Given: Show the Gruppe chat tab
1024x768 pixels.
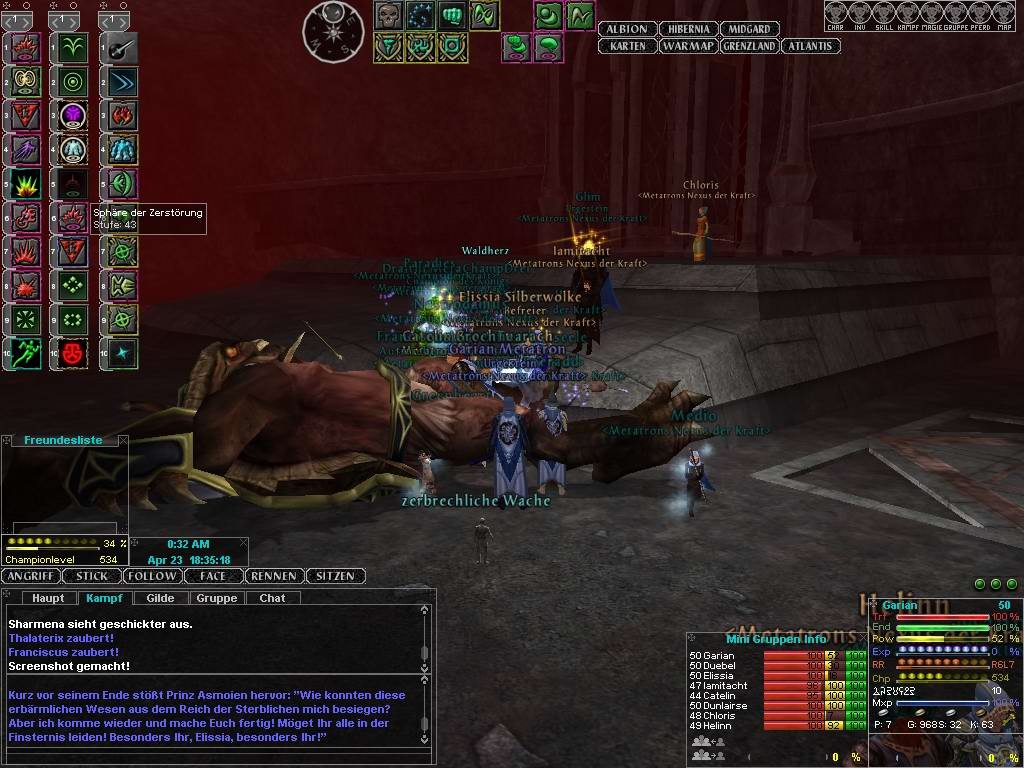Looking at the screenshot, I should click(217, 598).
